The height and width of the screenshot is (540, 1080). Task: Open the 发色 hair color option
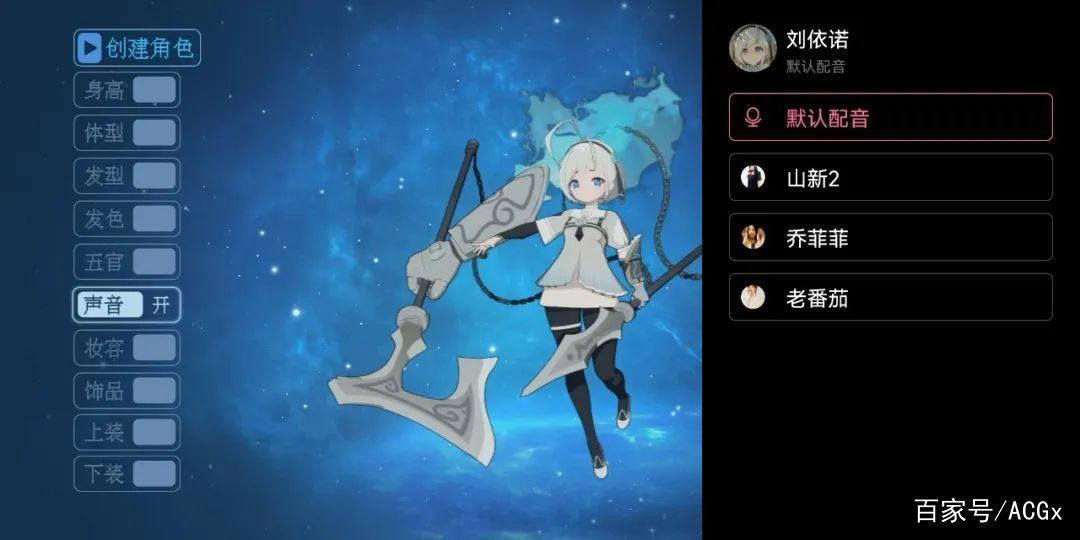click(x=127, y=219)
